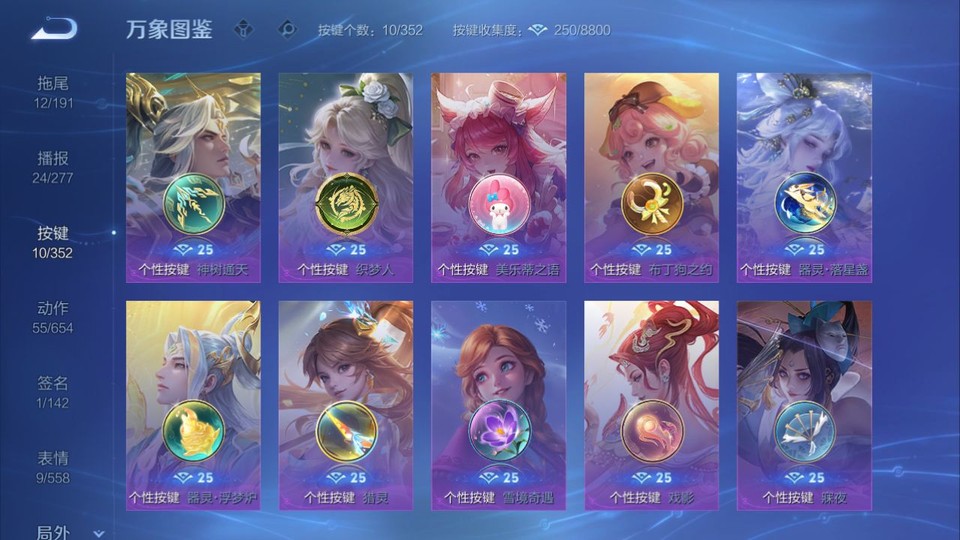Choose the 猎灵 button skin card
The width and height of the screenshot is (960, 540).
tap(346, 405)
